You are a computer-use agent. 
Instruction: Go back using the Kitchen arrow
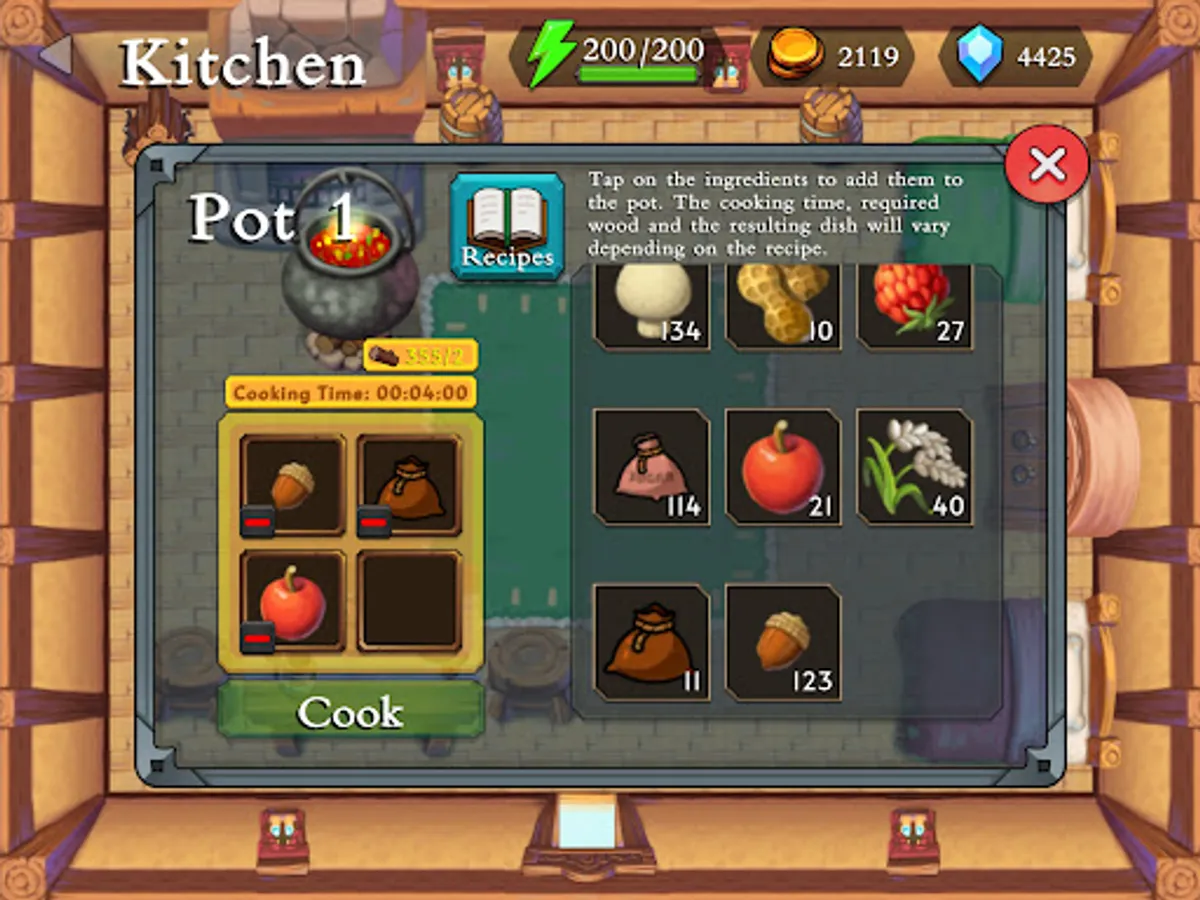(57, 55)
